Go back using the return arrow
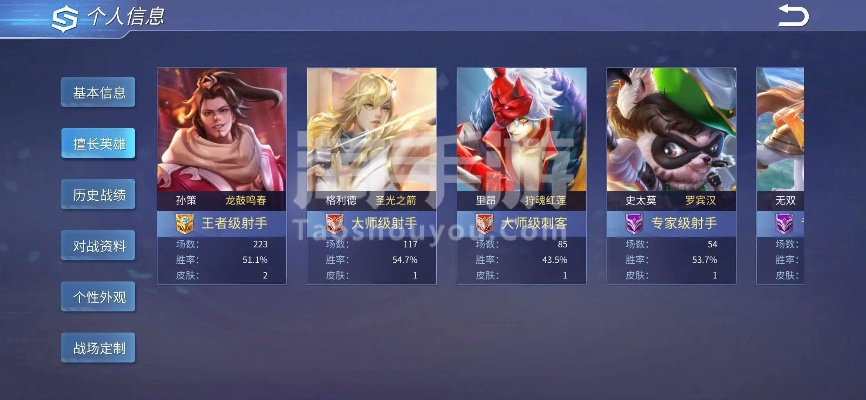Screen dimensions: 866x400 792,15
